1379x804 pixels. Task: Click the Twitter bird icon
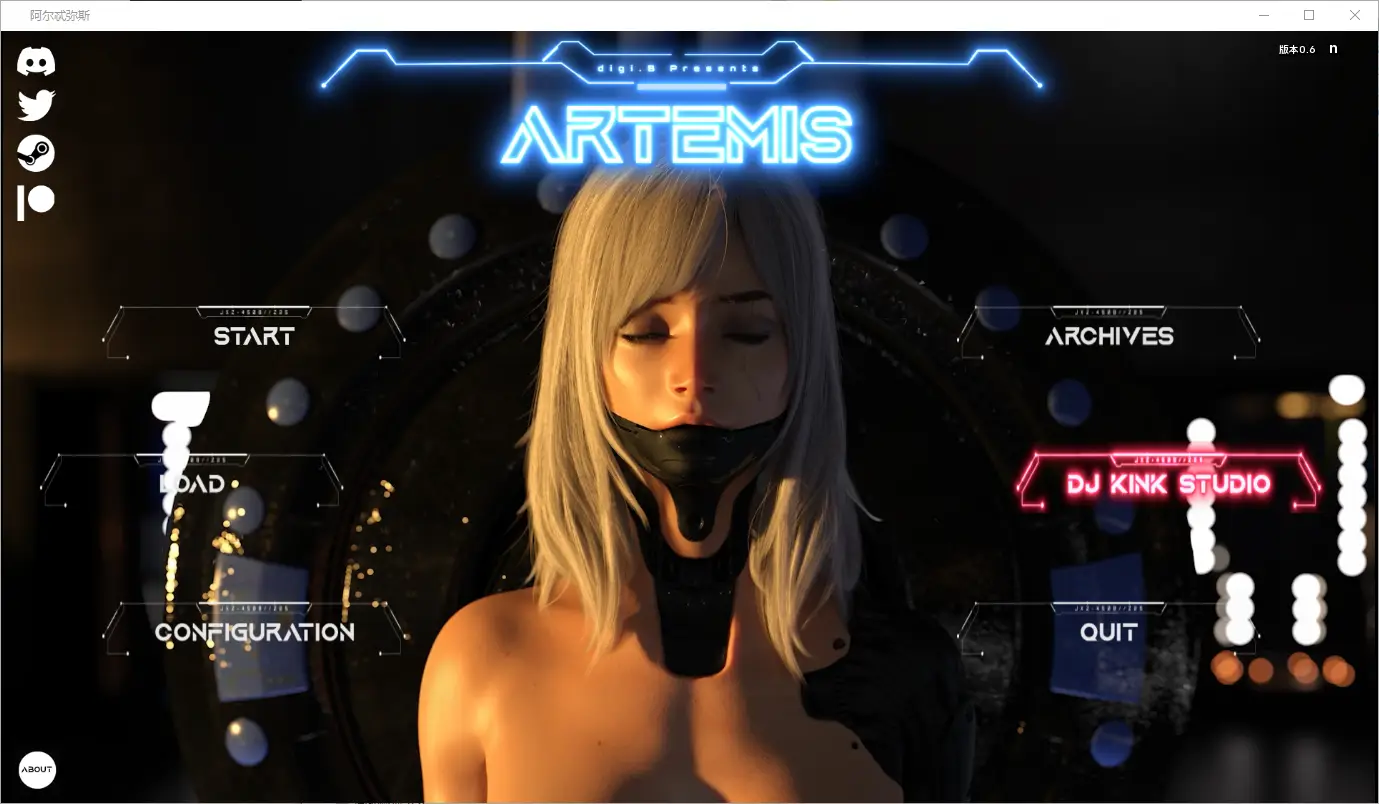pos(36,104)
